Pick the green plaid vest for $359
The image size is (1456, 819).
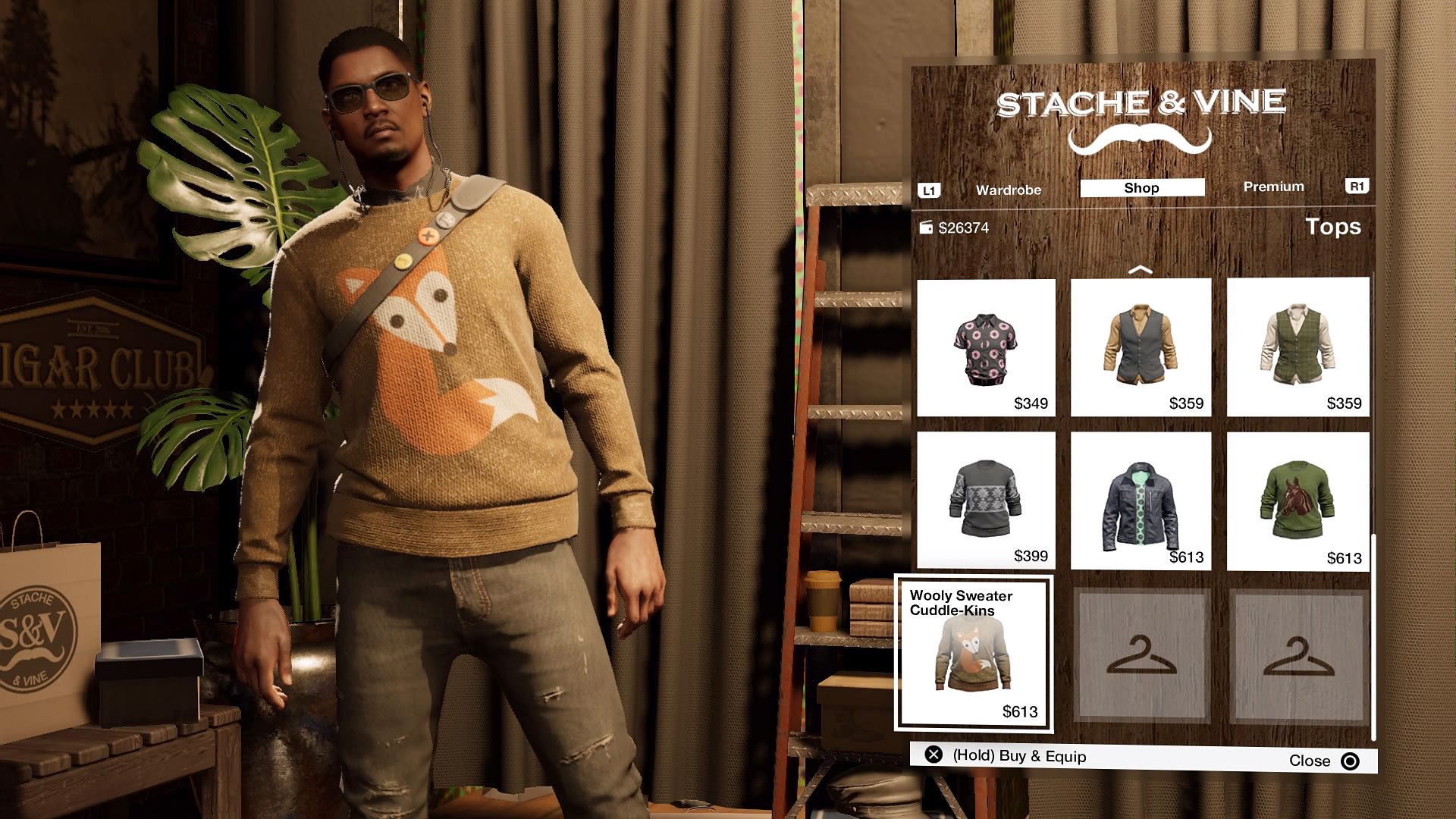(1298, 347)
